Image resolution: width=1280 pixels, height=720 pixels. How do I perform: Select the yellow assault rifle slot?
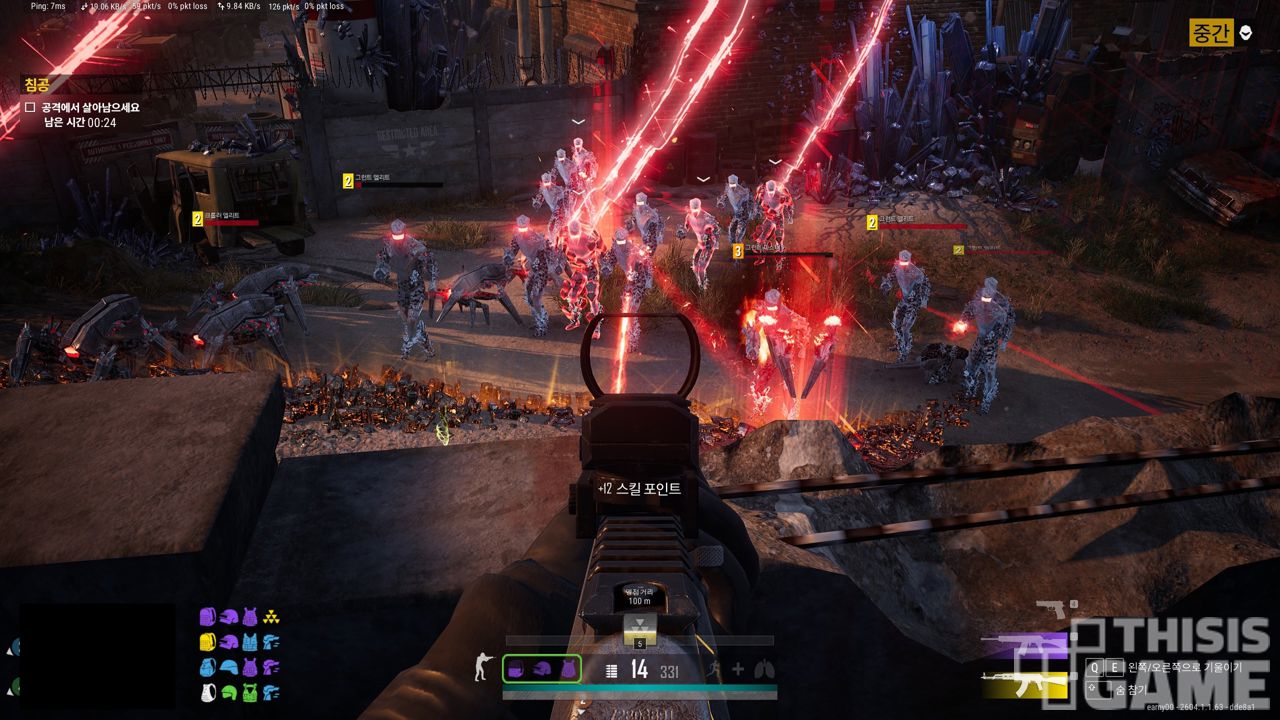pyautogui.click(x=1025, y=684)
